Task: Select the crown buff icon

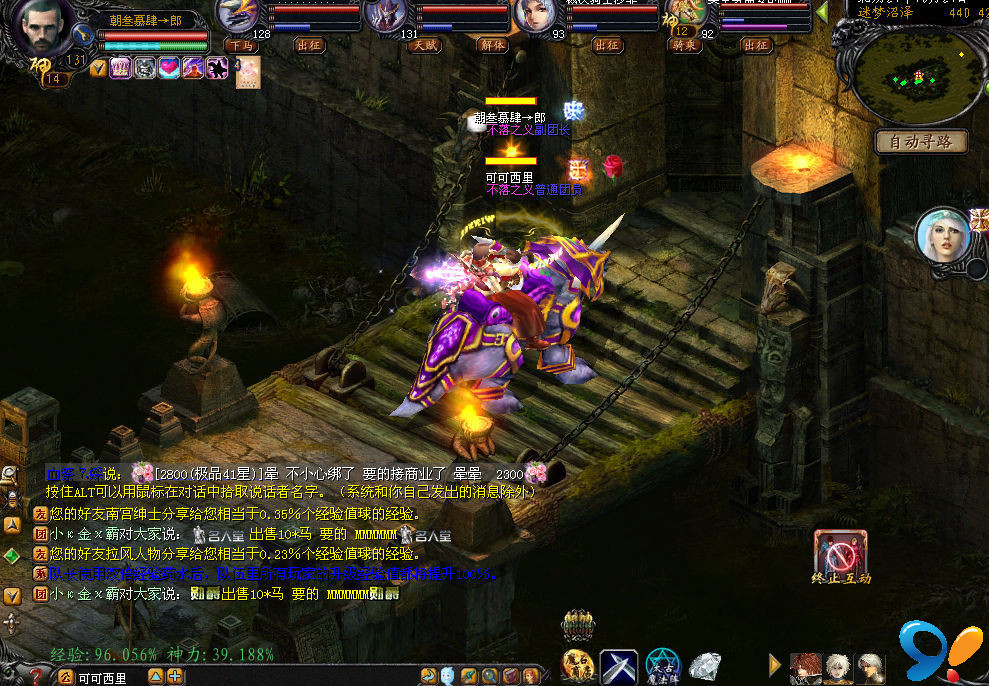Action: tap(119, 68)
